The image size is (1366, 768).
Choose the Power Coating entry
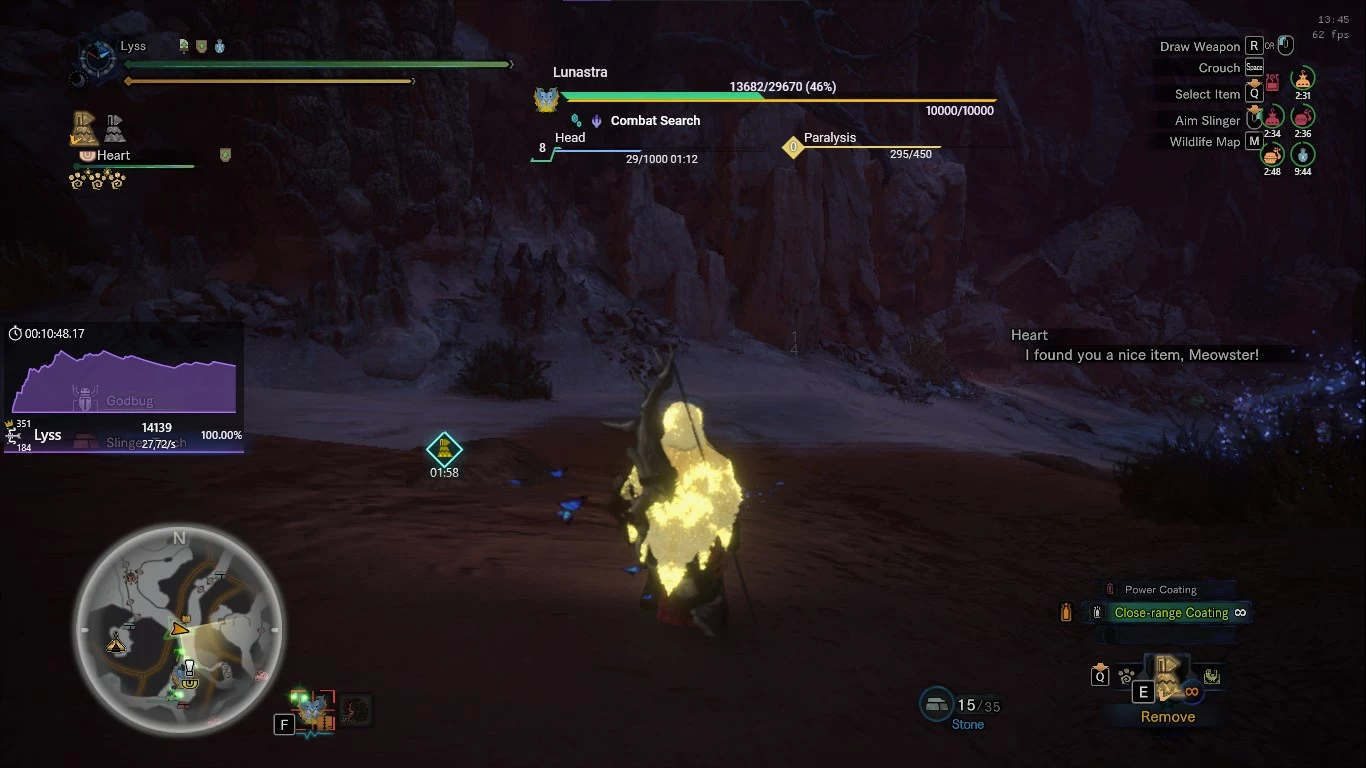coord(1160,590)
